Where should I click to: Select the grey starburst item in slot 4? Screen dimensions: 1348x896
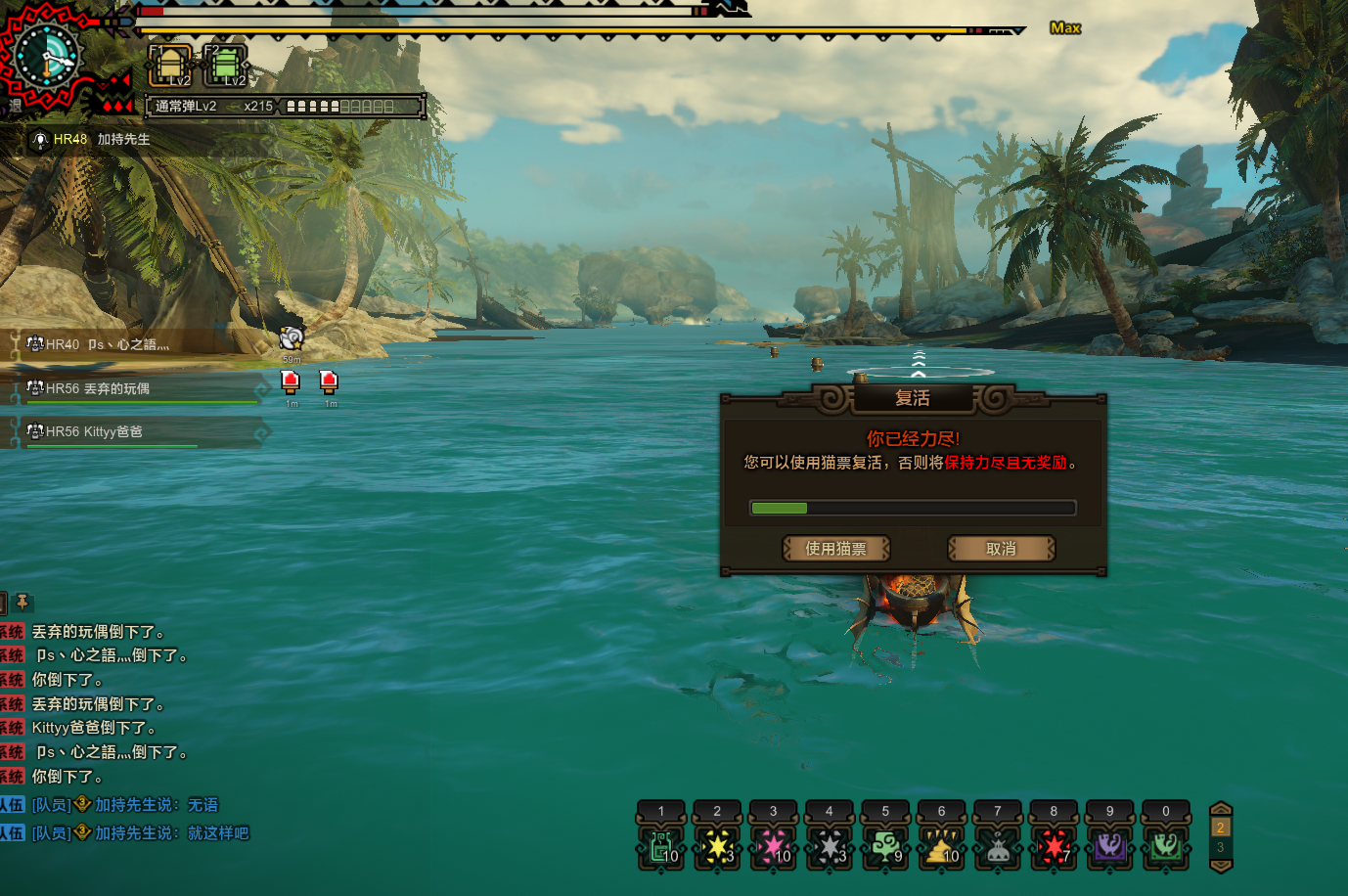click(x=830, y=846)
